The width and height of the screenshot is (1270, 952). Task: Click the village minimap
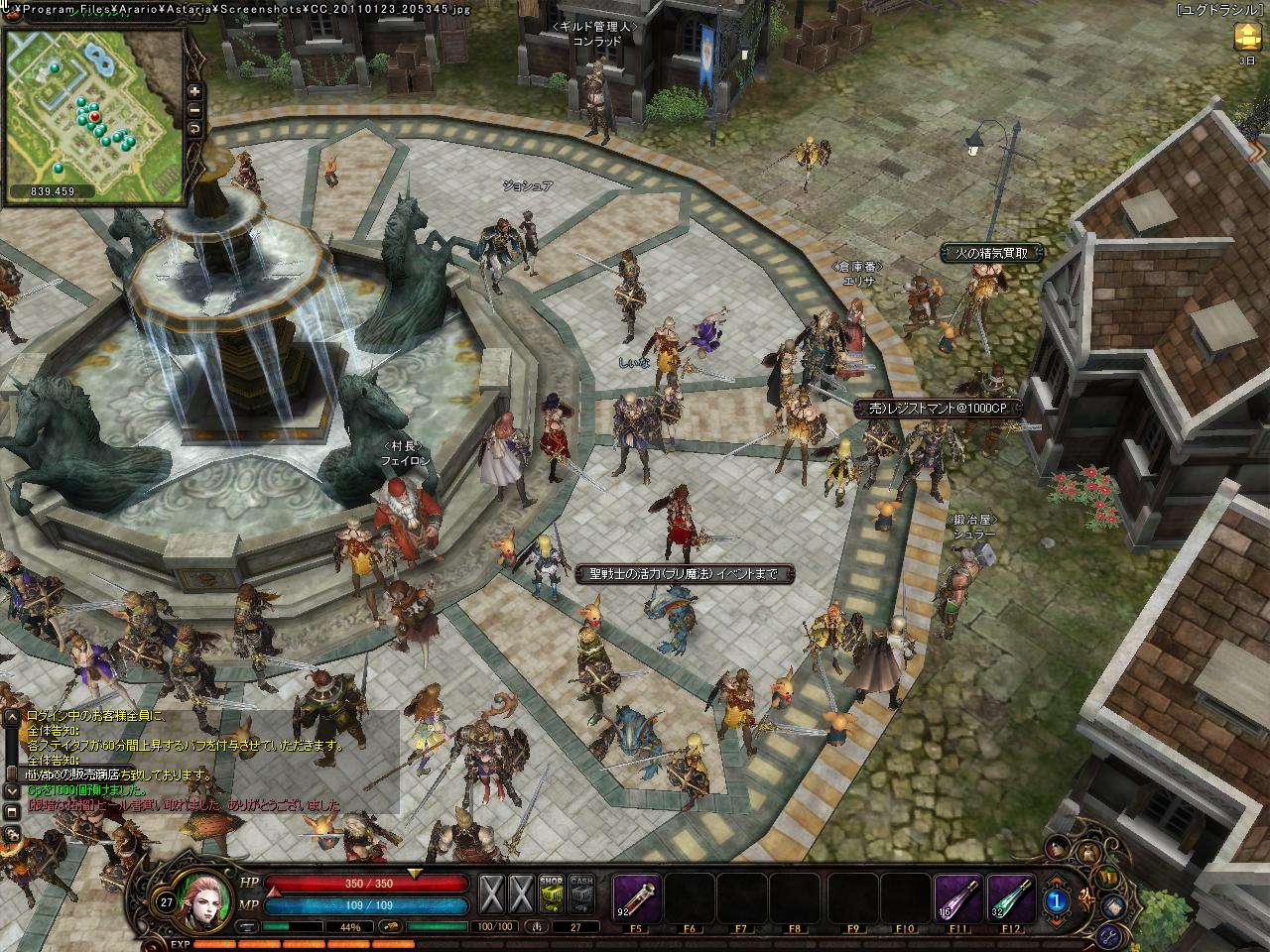(x=93, y=107)
